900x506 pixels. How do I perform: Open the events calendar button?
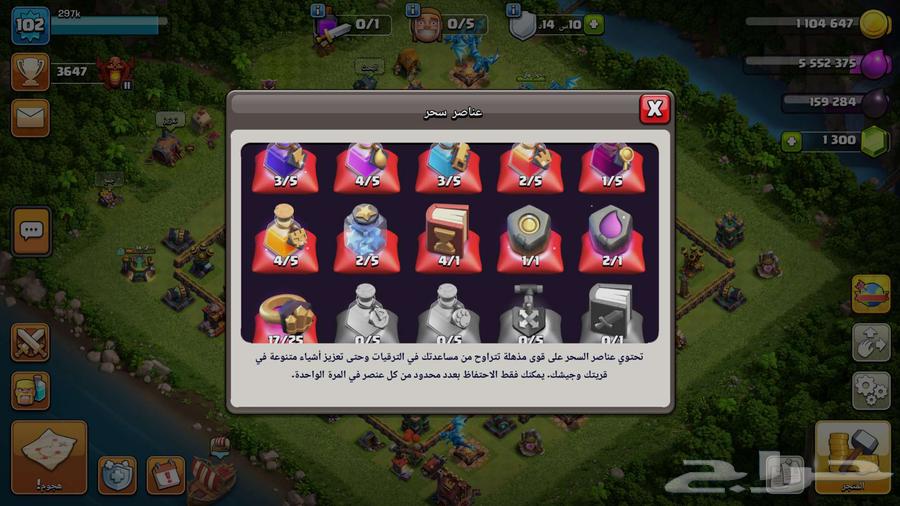tap(166, 475)
